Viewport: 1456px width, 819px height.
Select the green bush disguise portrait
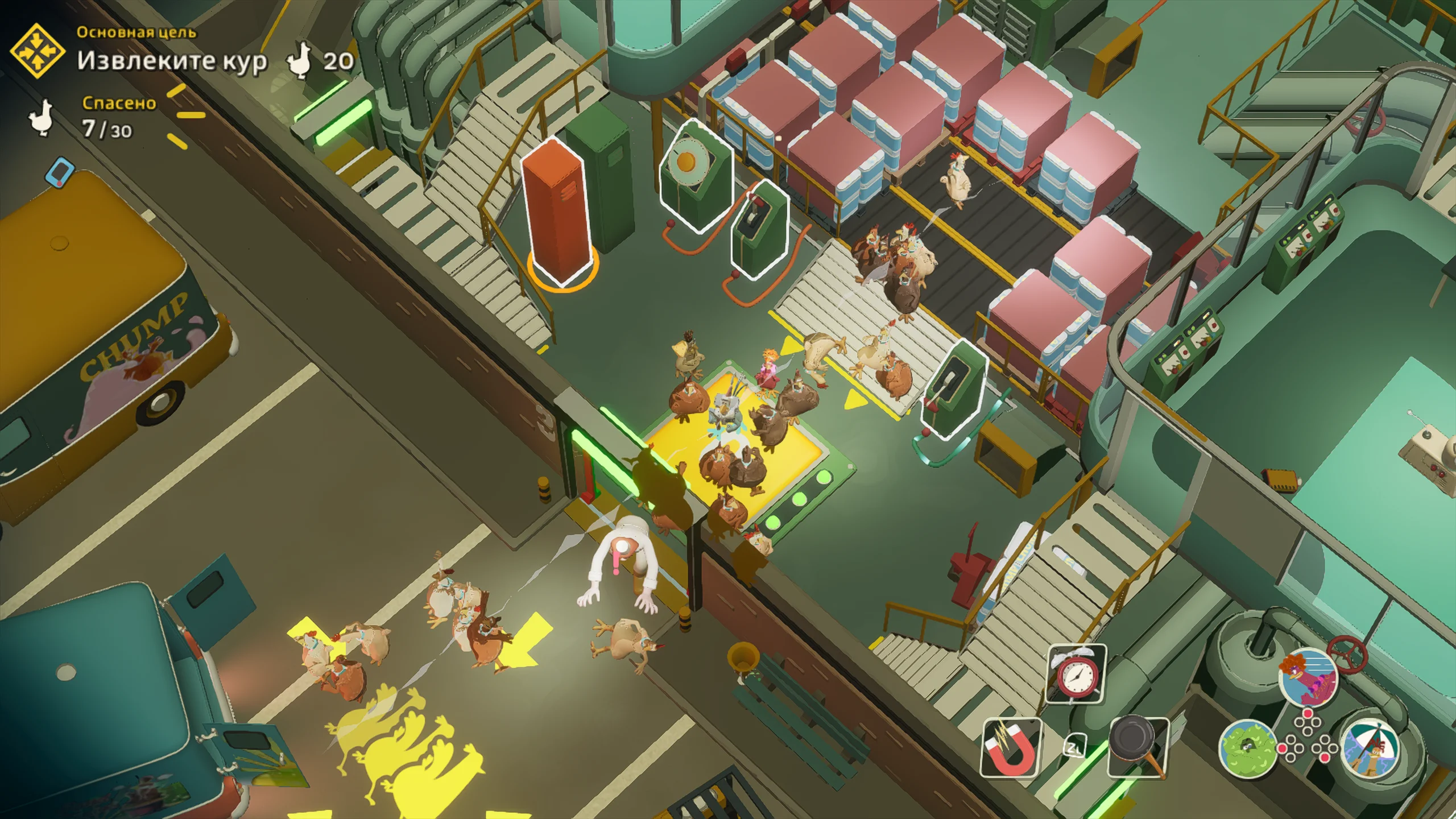1248,748
